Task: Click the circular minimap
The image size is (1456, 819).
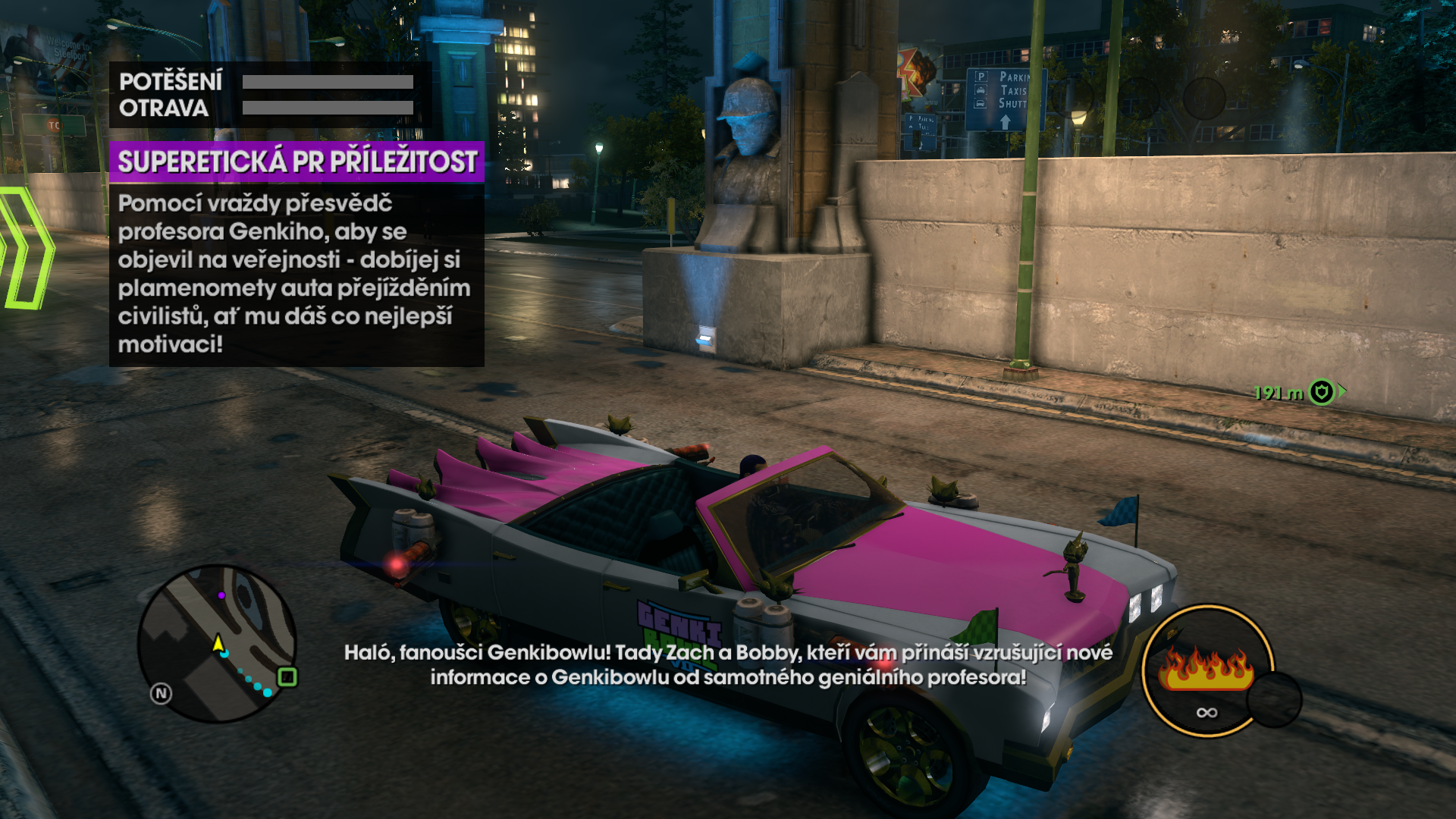Action: pos(217,644)
